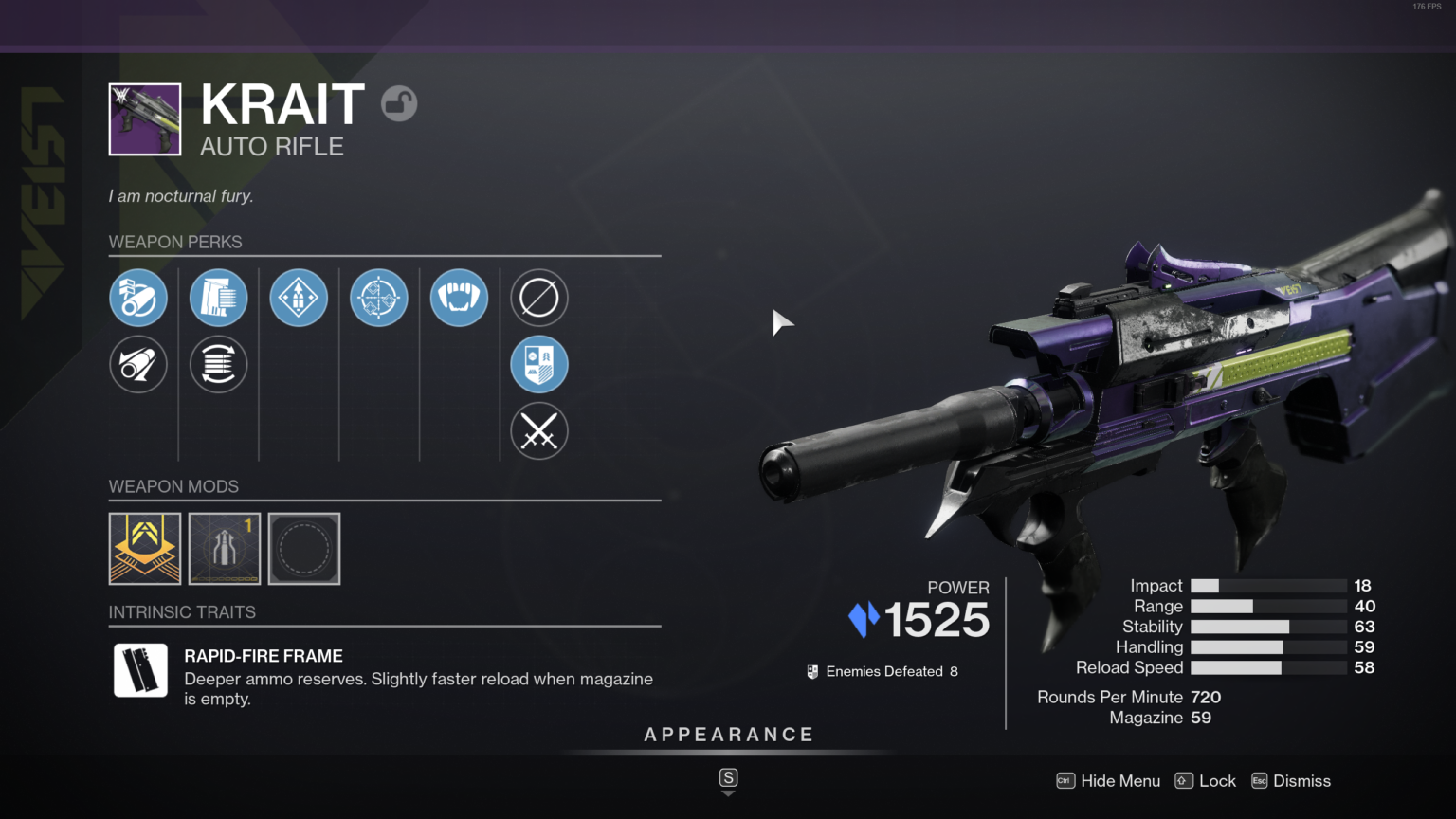Viewport: 1456px width, 819px height.
Task: Toggle the unlock padlock beside the KRAIT name
Action: (399, 103)
